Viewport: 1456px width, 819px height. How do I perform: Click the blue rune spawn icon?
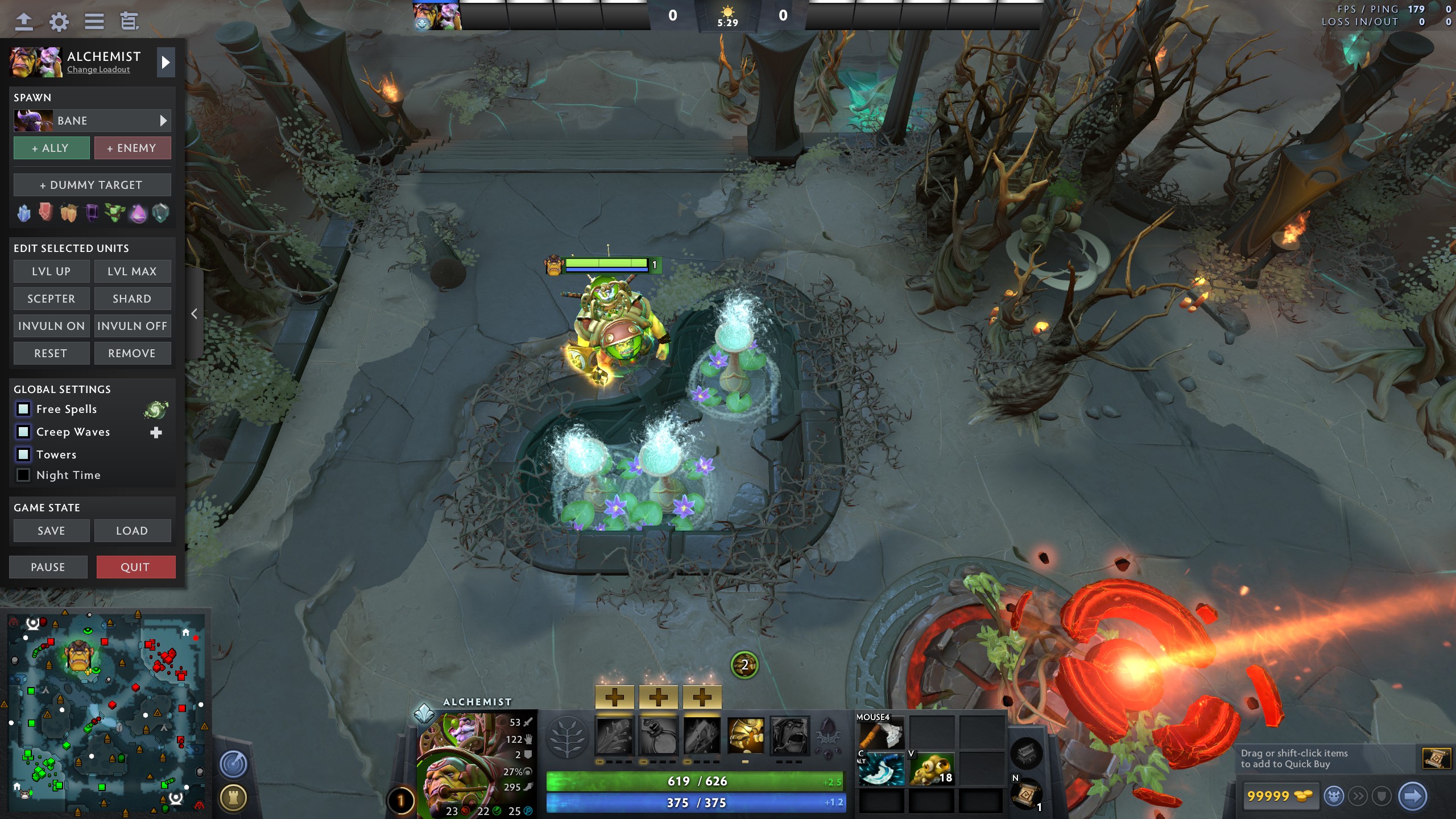pyautogui.click(x=24, y=213)
